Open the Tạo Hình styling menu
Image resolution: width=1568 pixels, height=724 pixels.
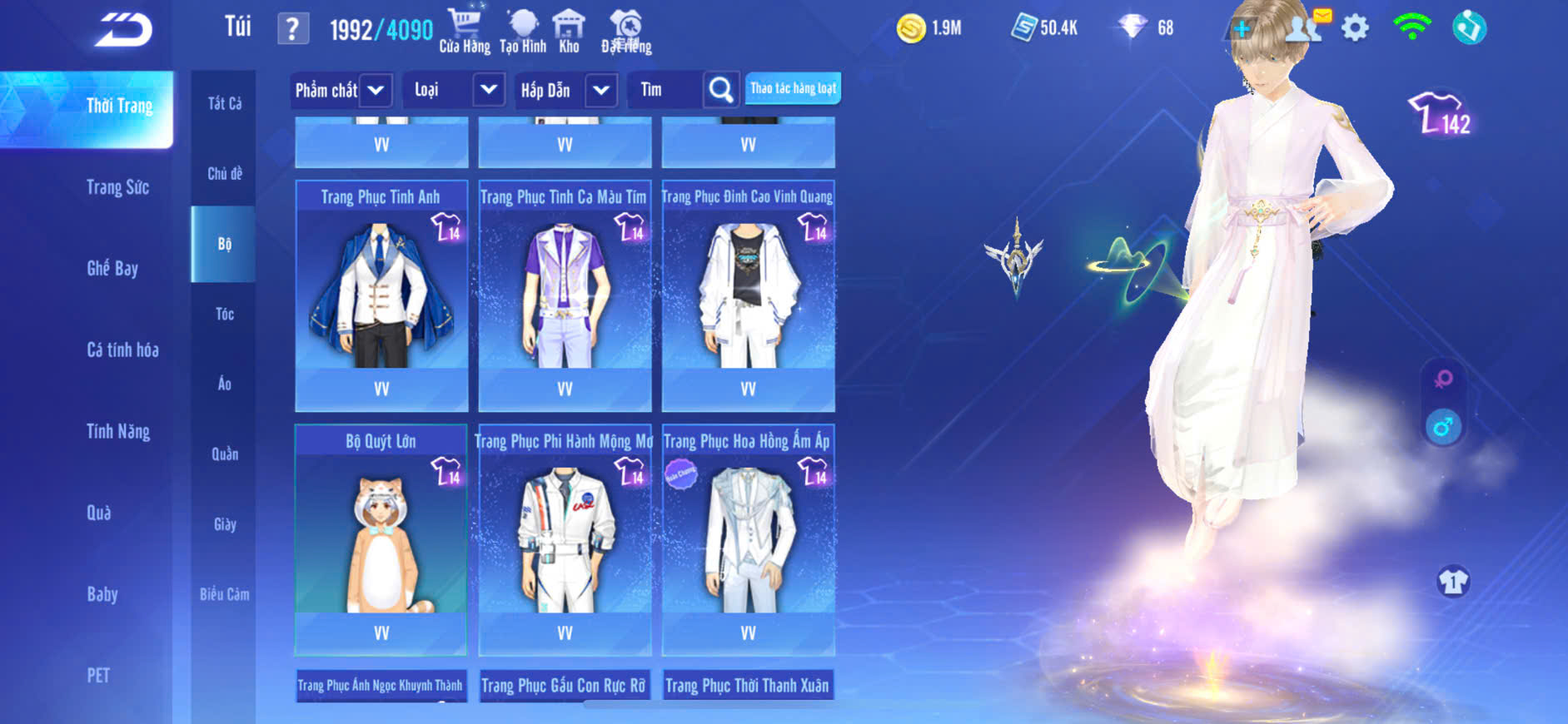click(x=523, y=31)
